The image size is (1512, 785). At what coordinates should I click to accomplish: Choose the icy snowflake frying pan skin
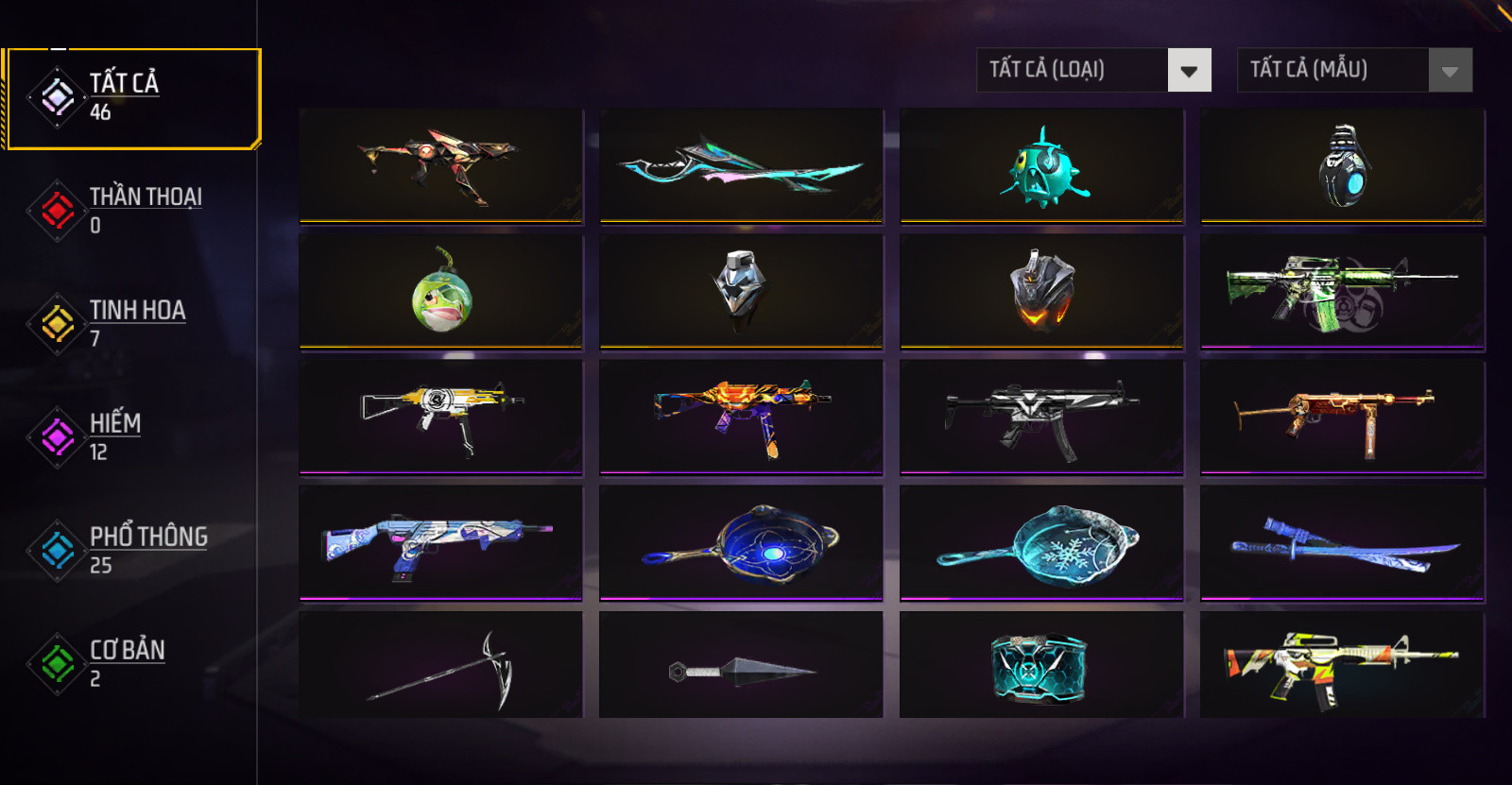(1041, 542)
